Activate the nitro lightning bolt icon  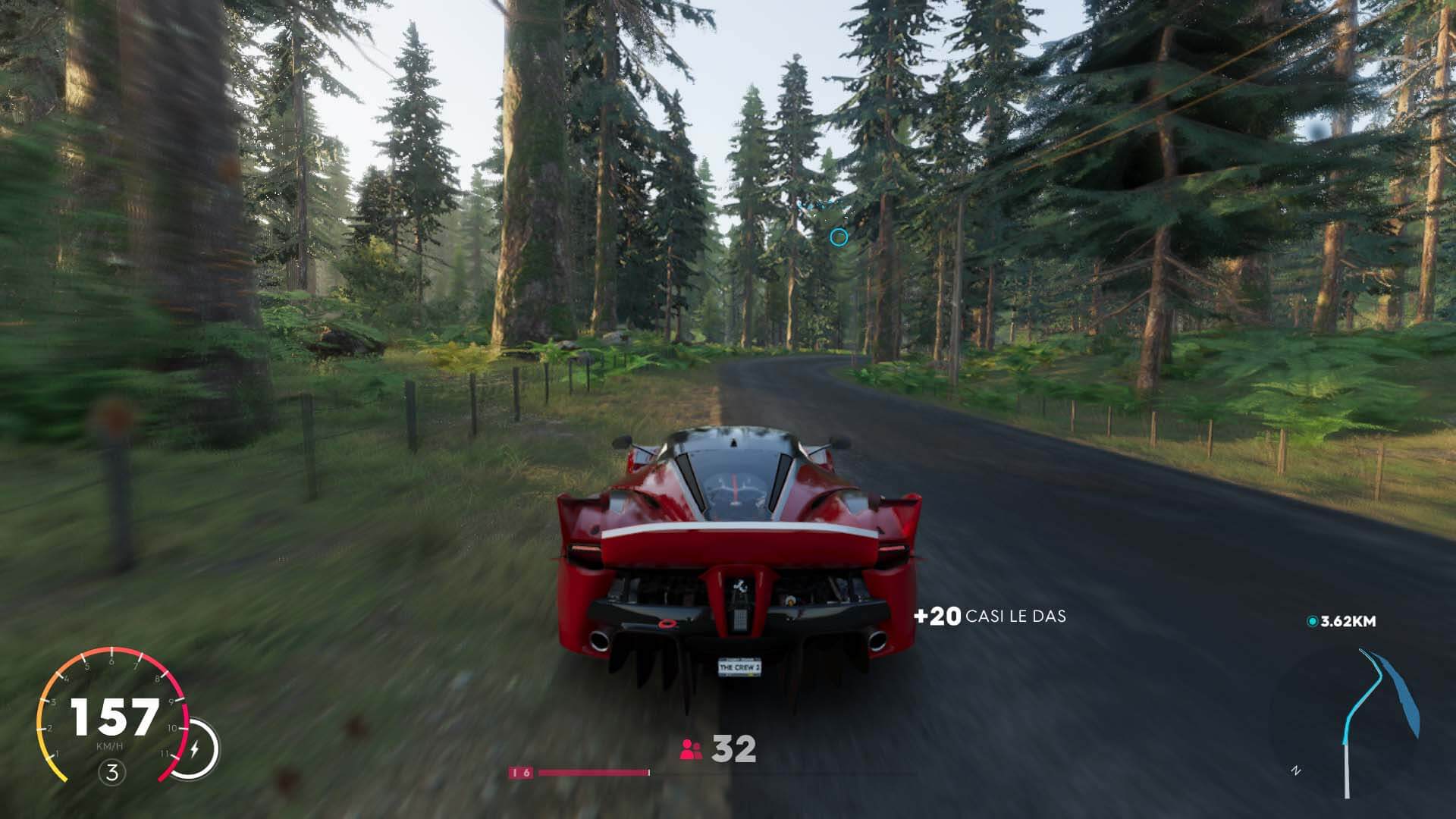[195, 750]
